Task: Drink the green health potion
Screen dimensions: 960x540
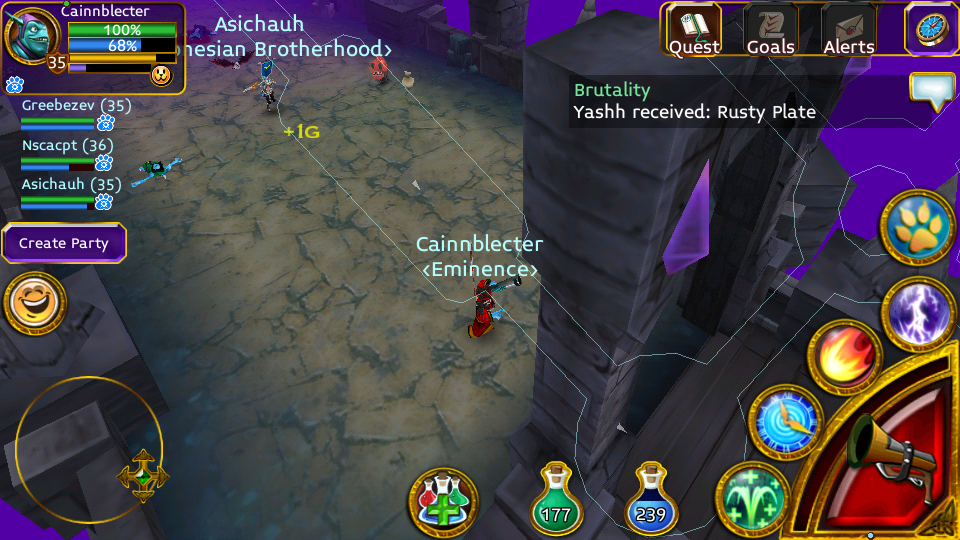Action: [x=557, y=499]
